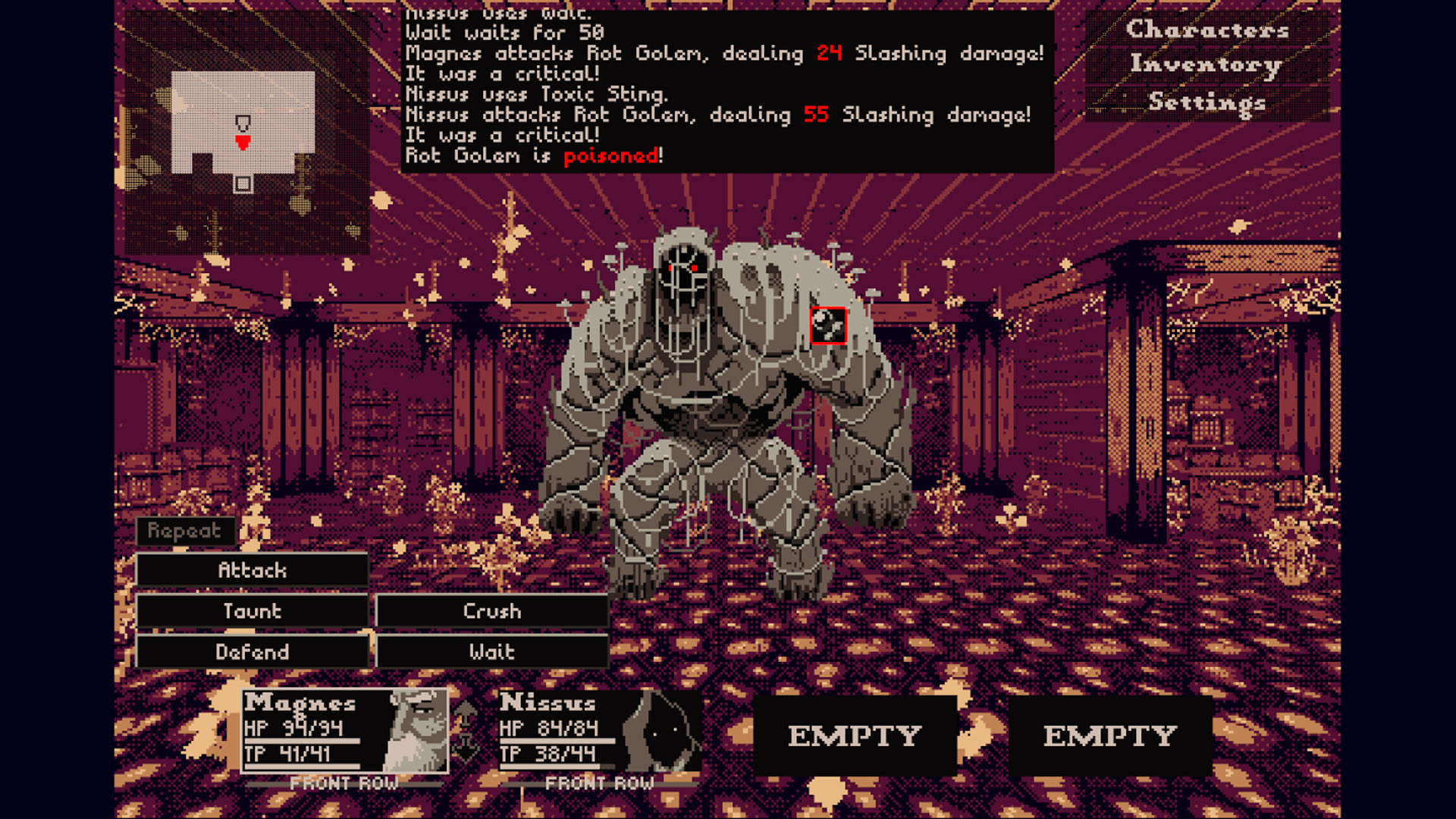
Task: Click the red heart player marker on the minimap
Action: click(x=243, y=143)
